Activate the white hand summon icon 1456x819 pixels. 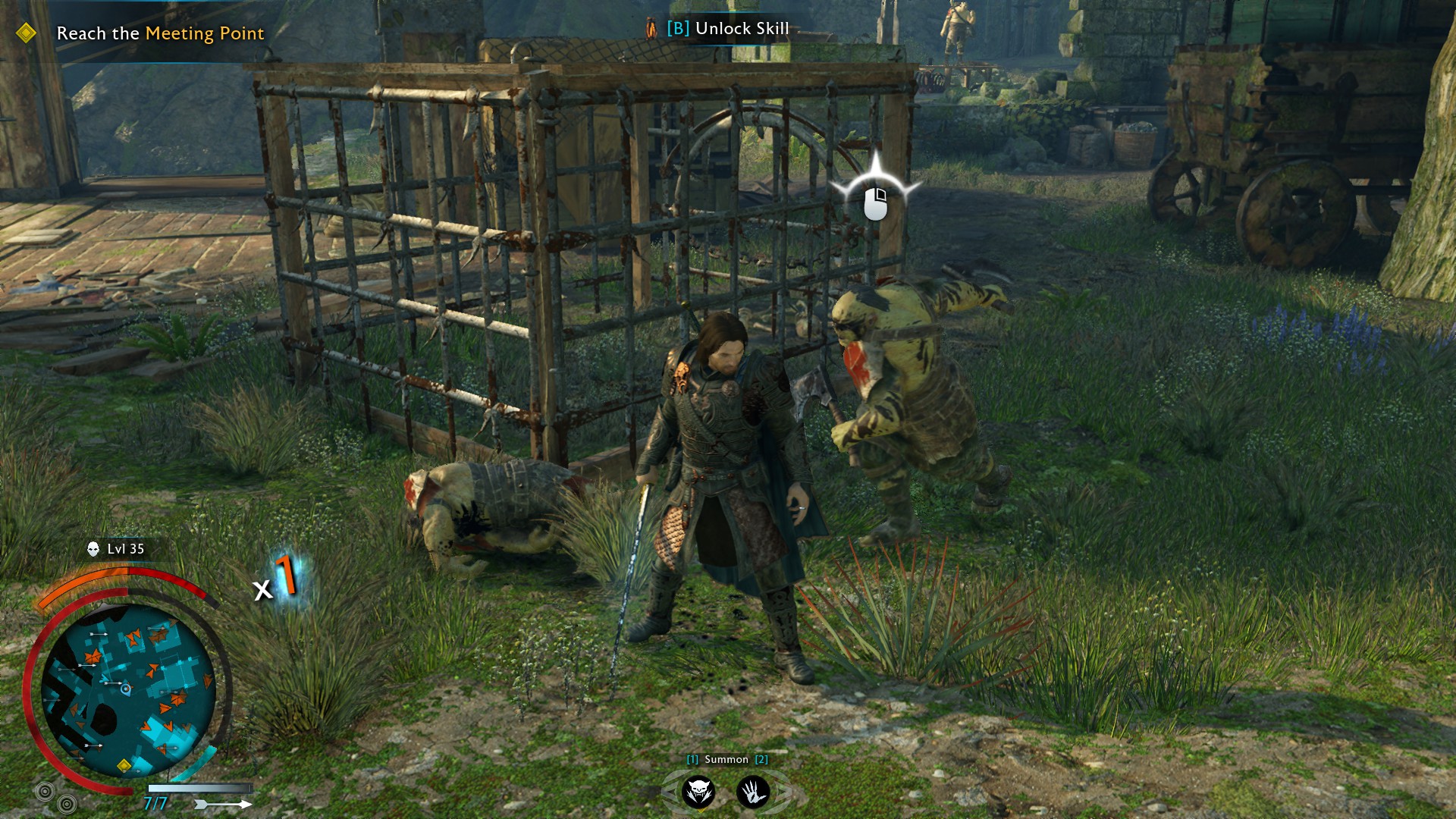[x=753, y=792]
